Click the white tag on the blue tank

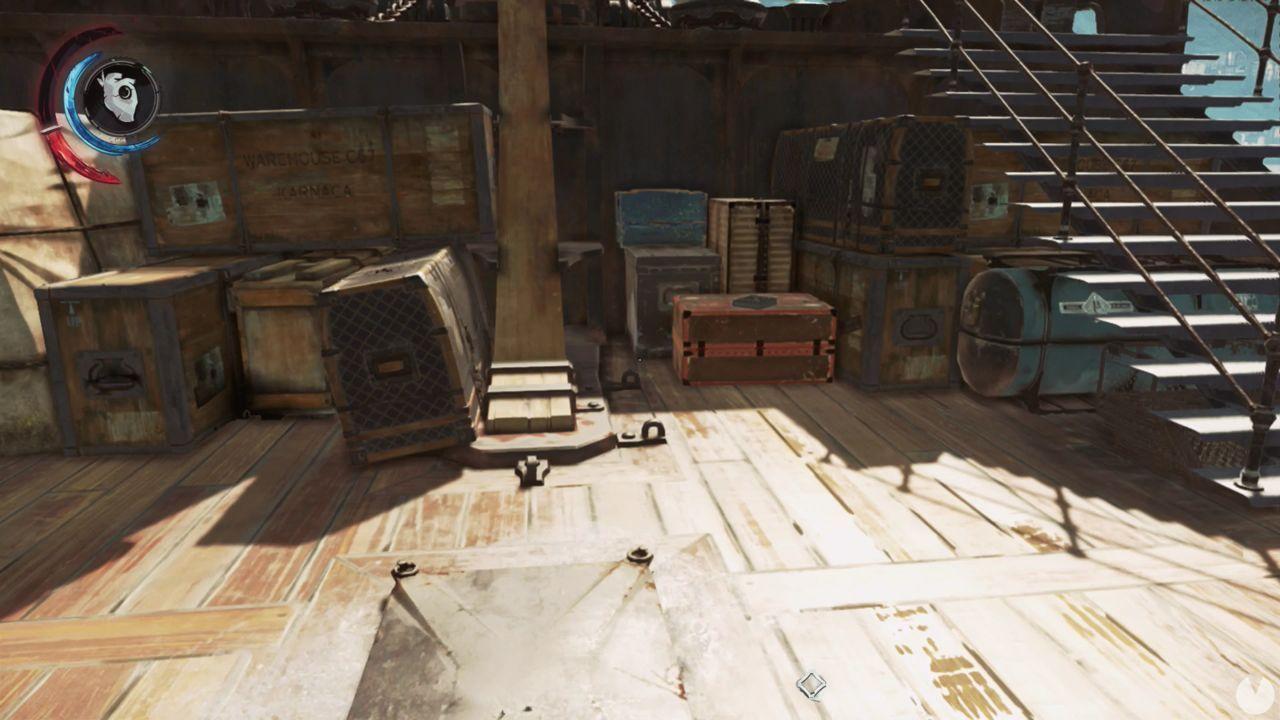(1095, 305)
